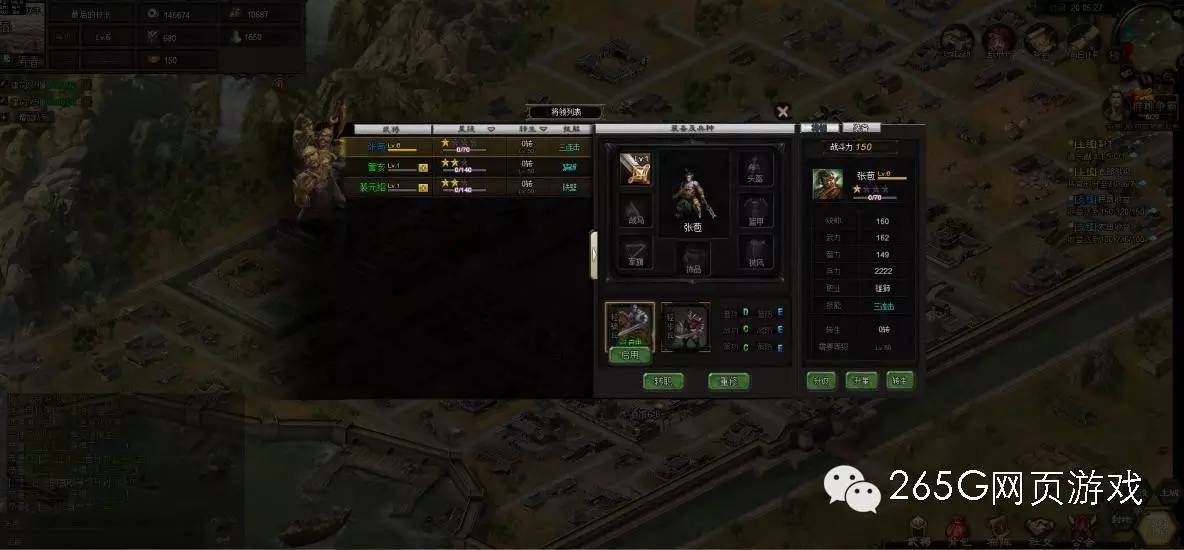Choose the second troop type portrait
Screen dimensions: 1184x550
(685, 327)
